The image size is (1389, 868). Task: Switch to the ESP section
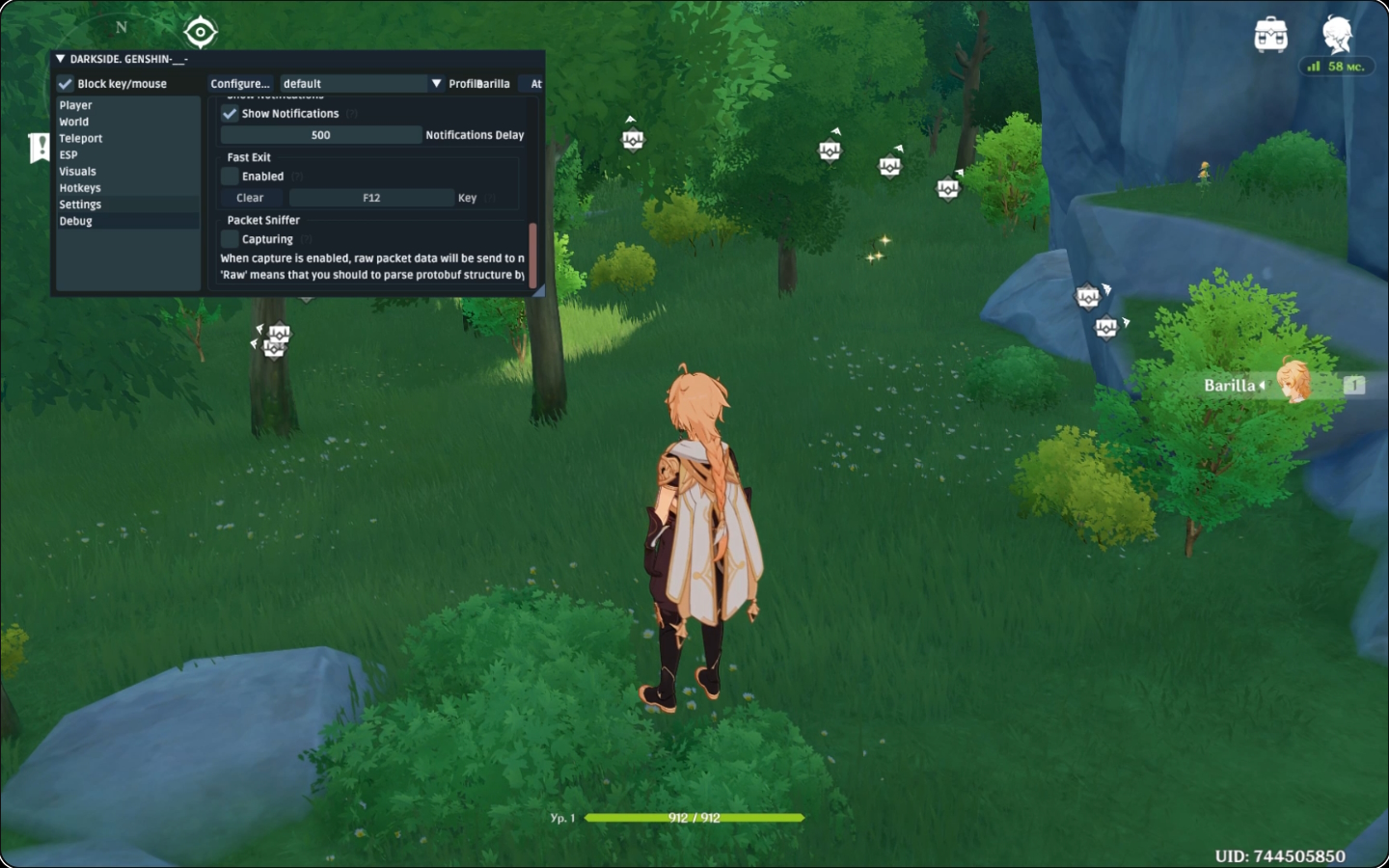tap(68, 154)
